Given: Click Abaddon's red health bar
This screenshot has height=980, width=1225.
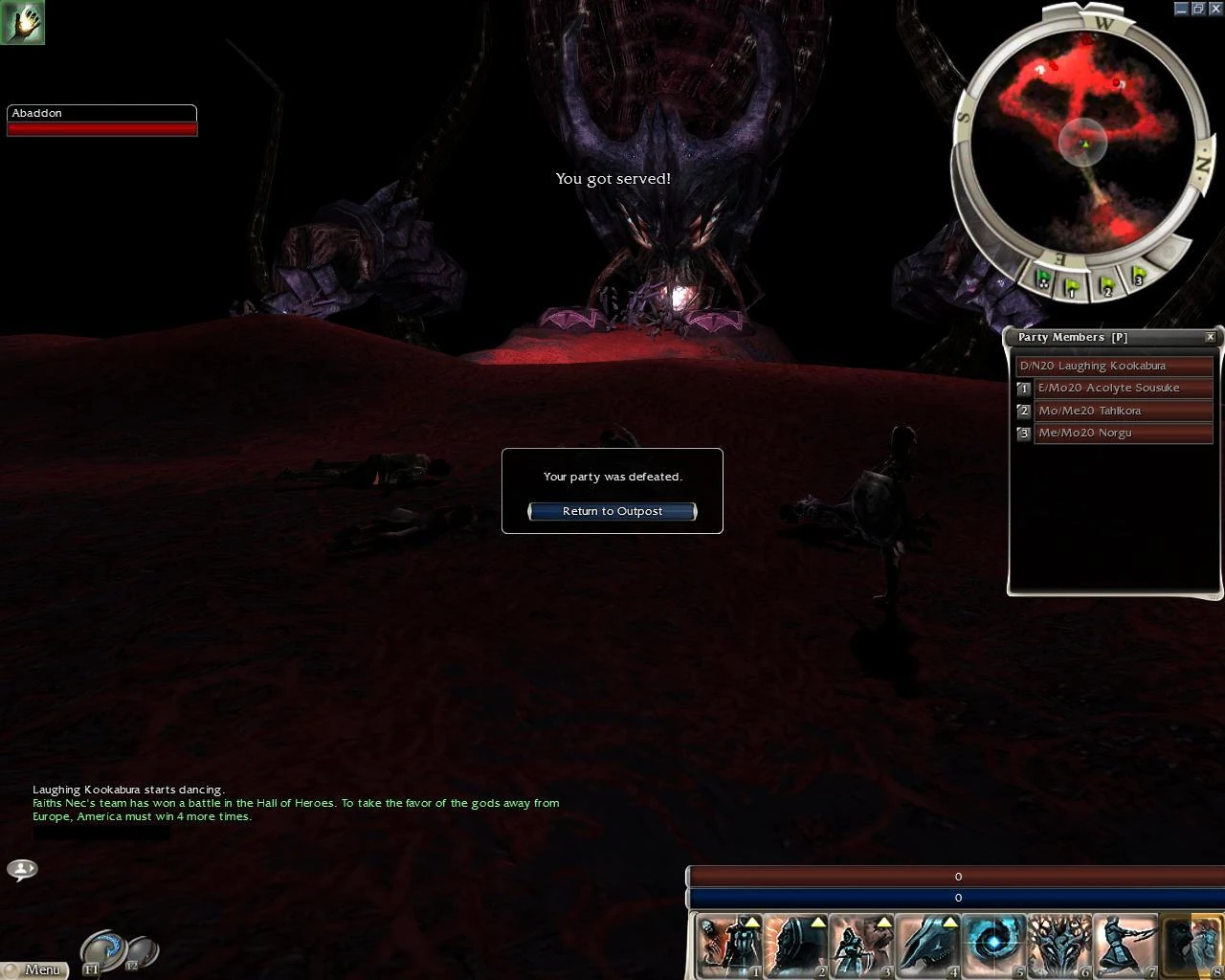Looking at the screenshot, I should tap(102, 127).
